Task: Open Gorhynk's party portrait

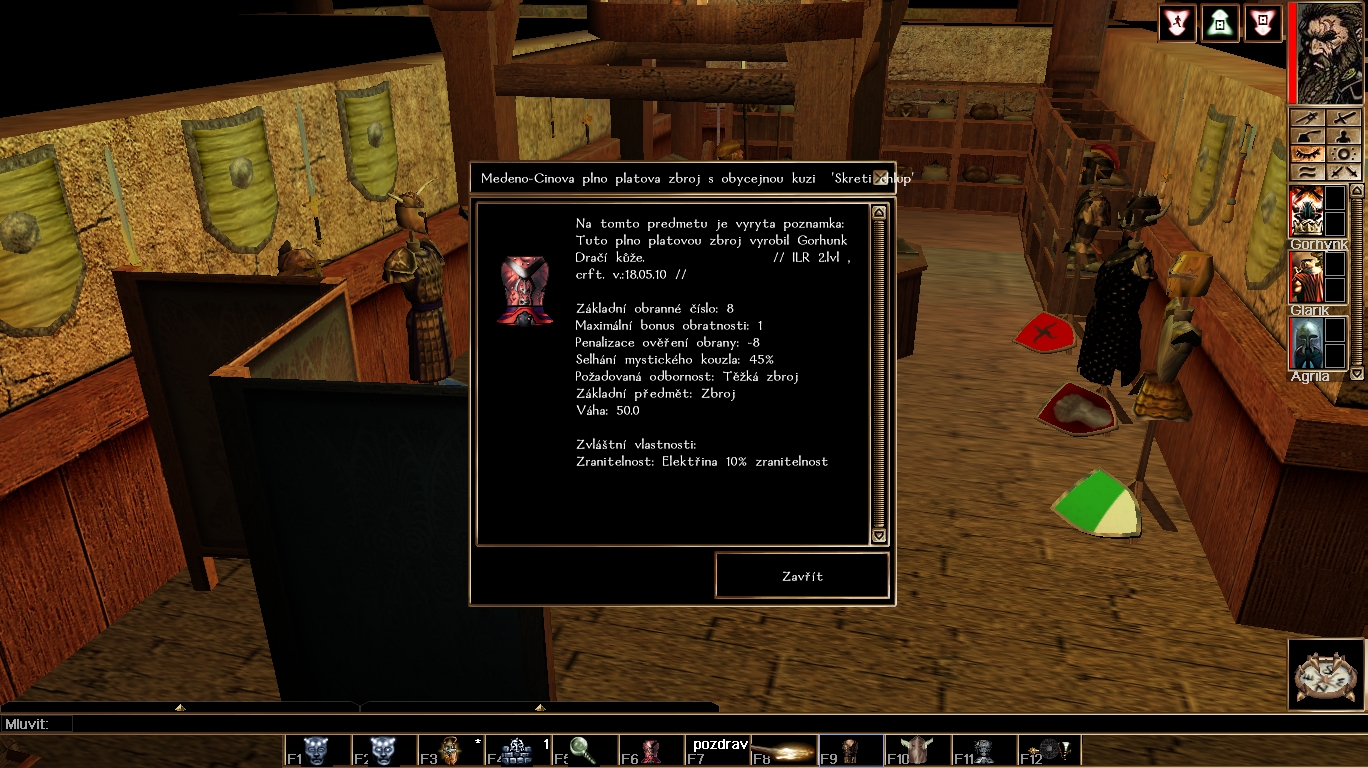Action: coord(1306,211)
